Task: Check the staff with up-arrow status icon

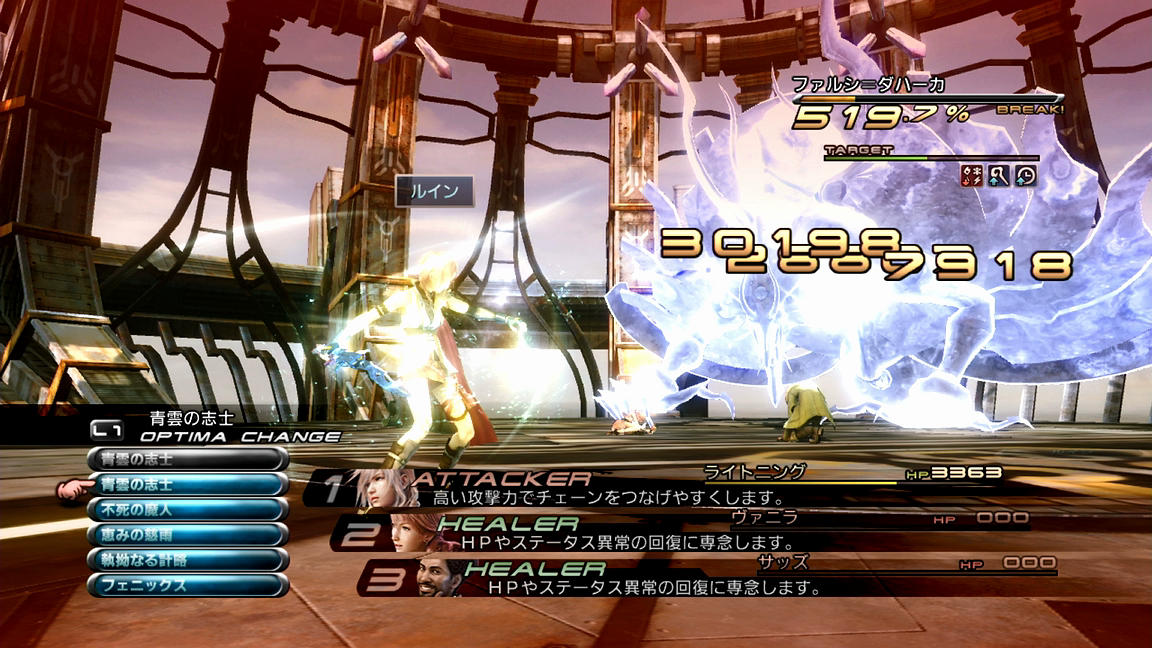Action: click(x=999, y=176)
